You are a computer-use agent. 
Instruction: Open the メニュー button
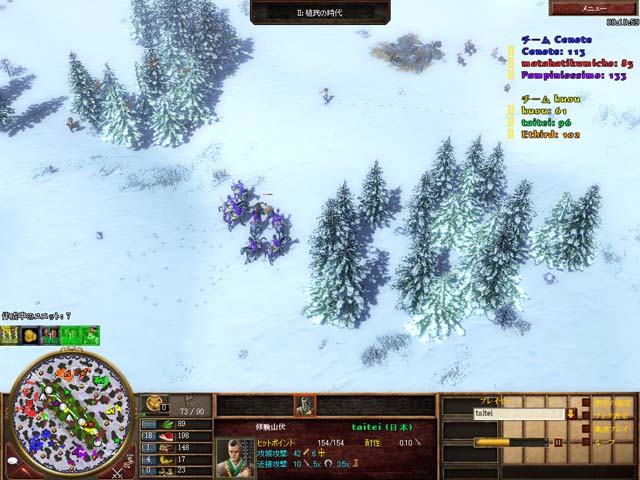click(595, 7)
